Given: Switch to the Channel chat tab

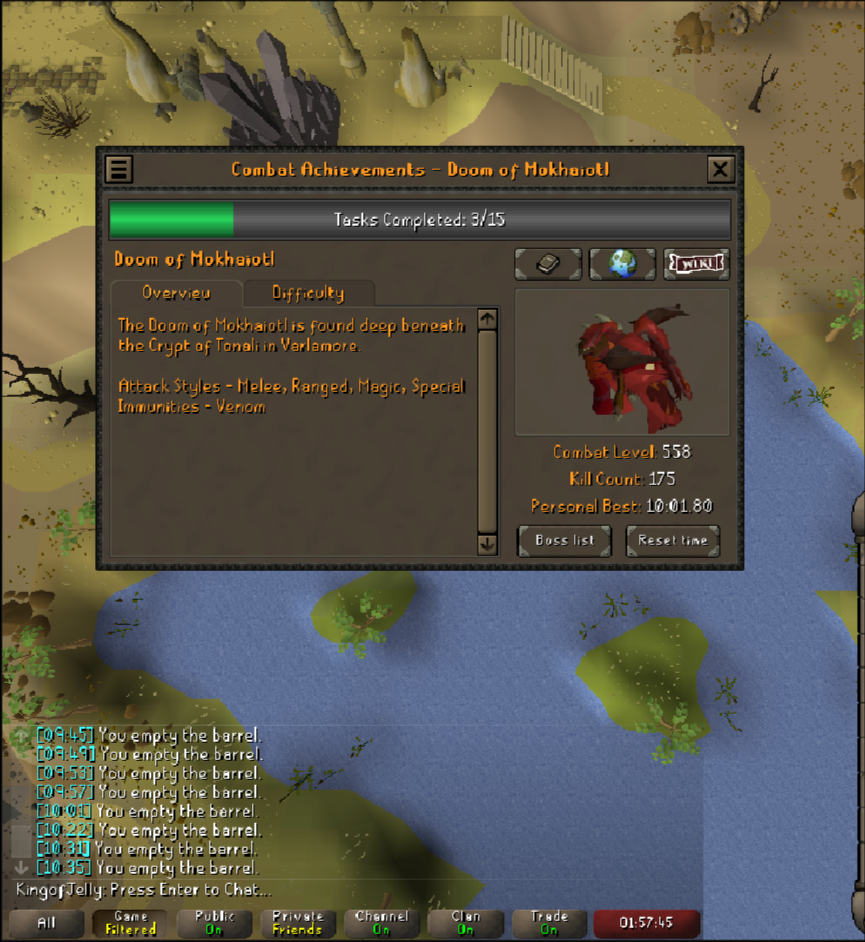Looking at the screenshot, I should pos(381,923).
